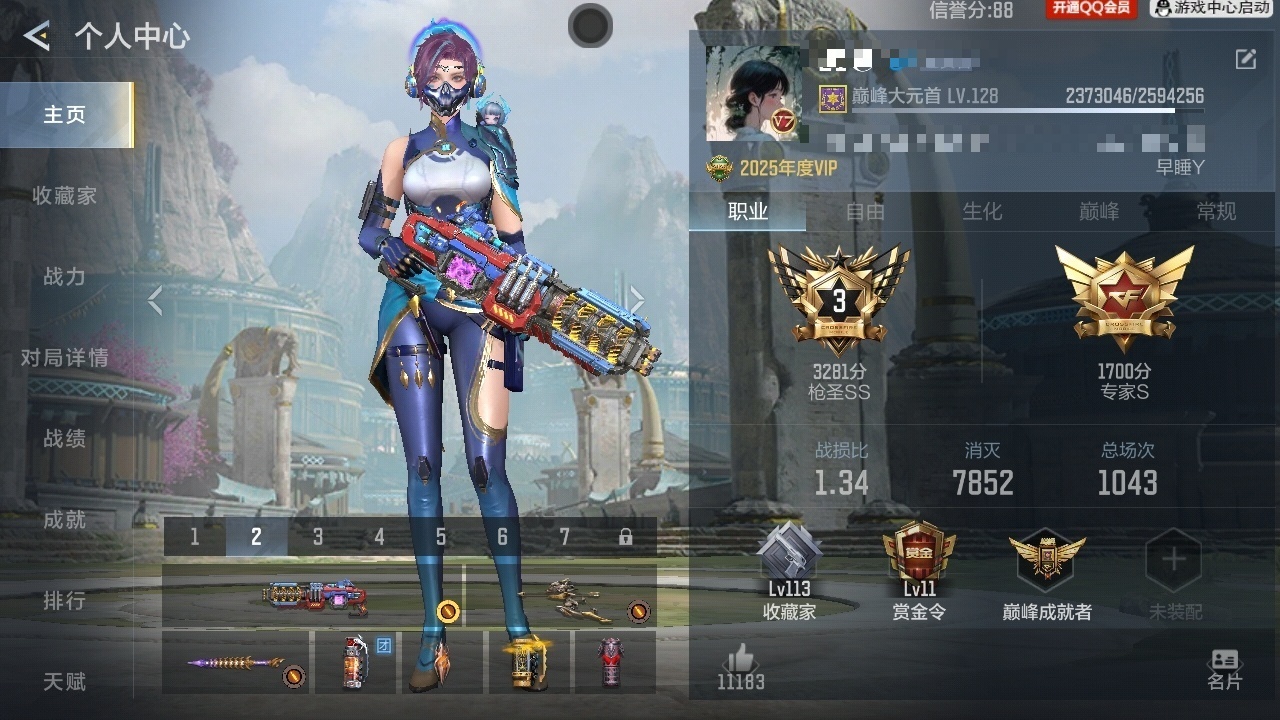Viewport: 1280px width, 720px height.
Task: Select 战力 in the side menu
Action: point(64,277)
